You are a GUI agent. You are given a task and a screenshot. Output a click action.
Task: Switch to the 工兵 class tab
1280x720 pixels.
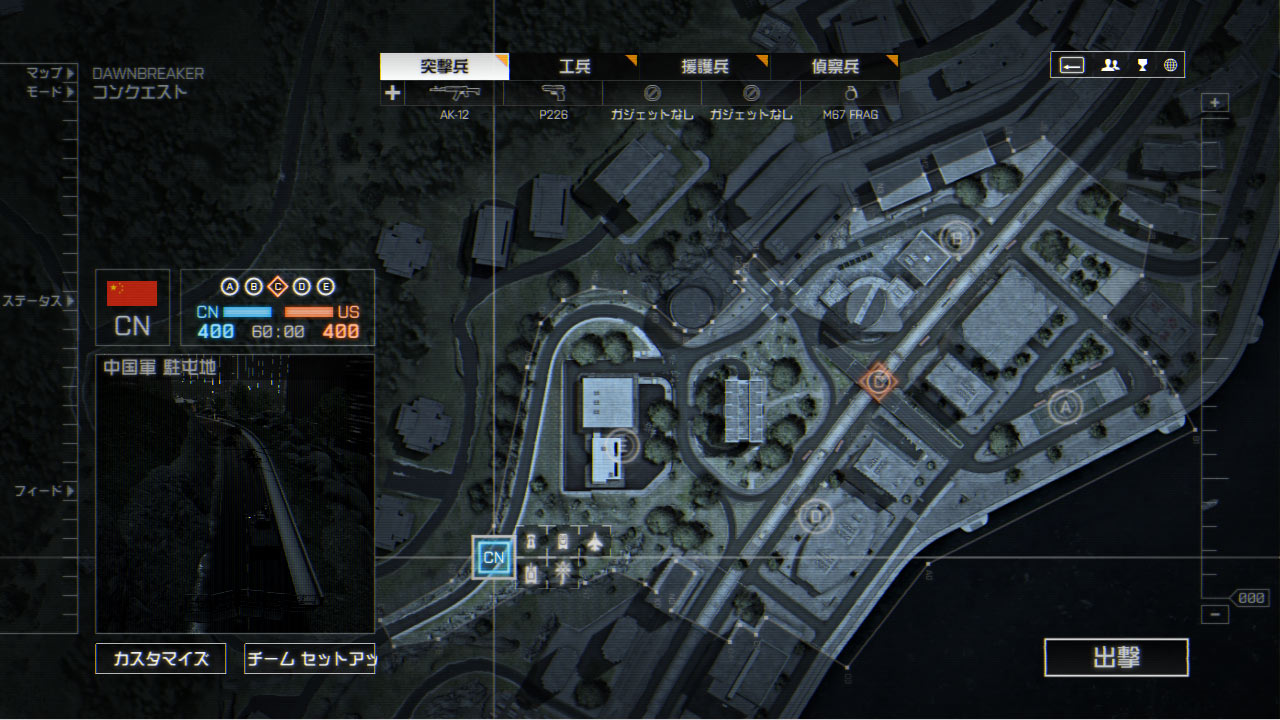click(x=574, y=67)
